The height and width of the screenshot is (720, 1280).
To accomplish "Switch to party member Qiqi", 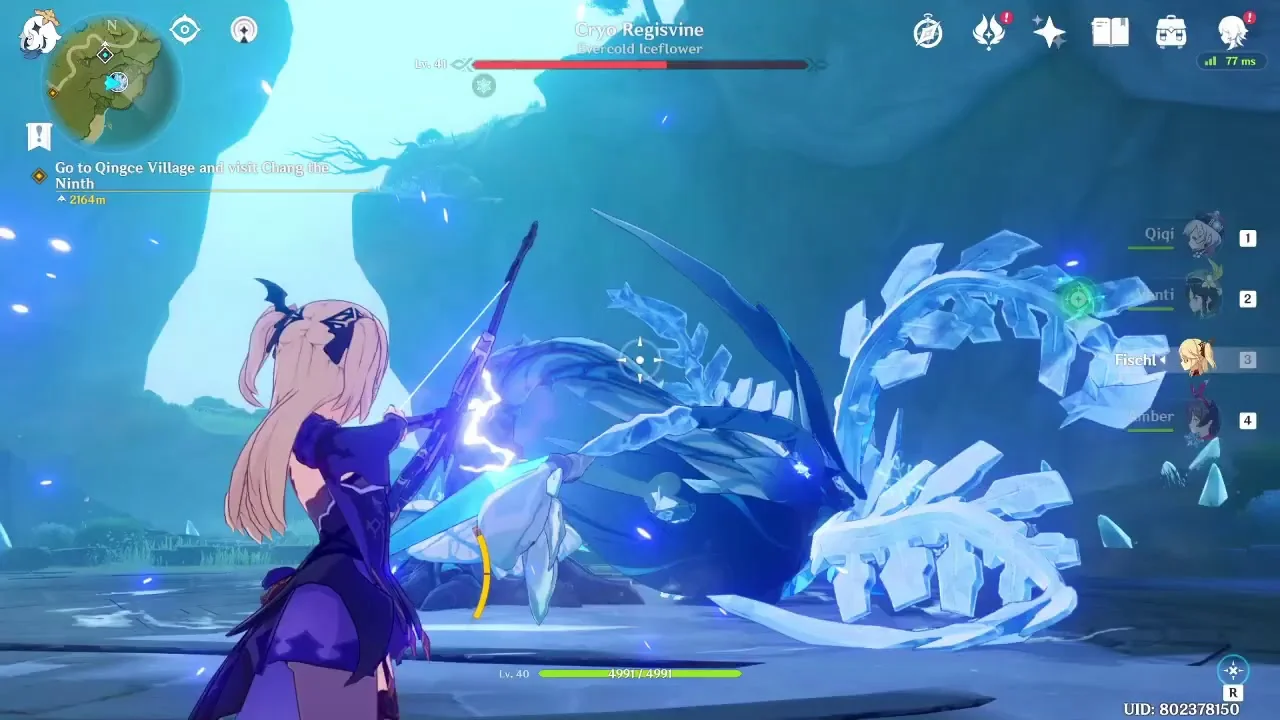I will (x=1202, y=237).
